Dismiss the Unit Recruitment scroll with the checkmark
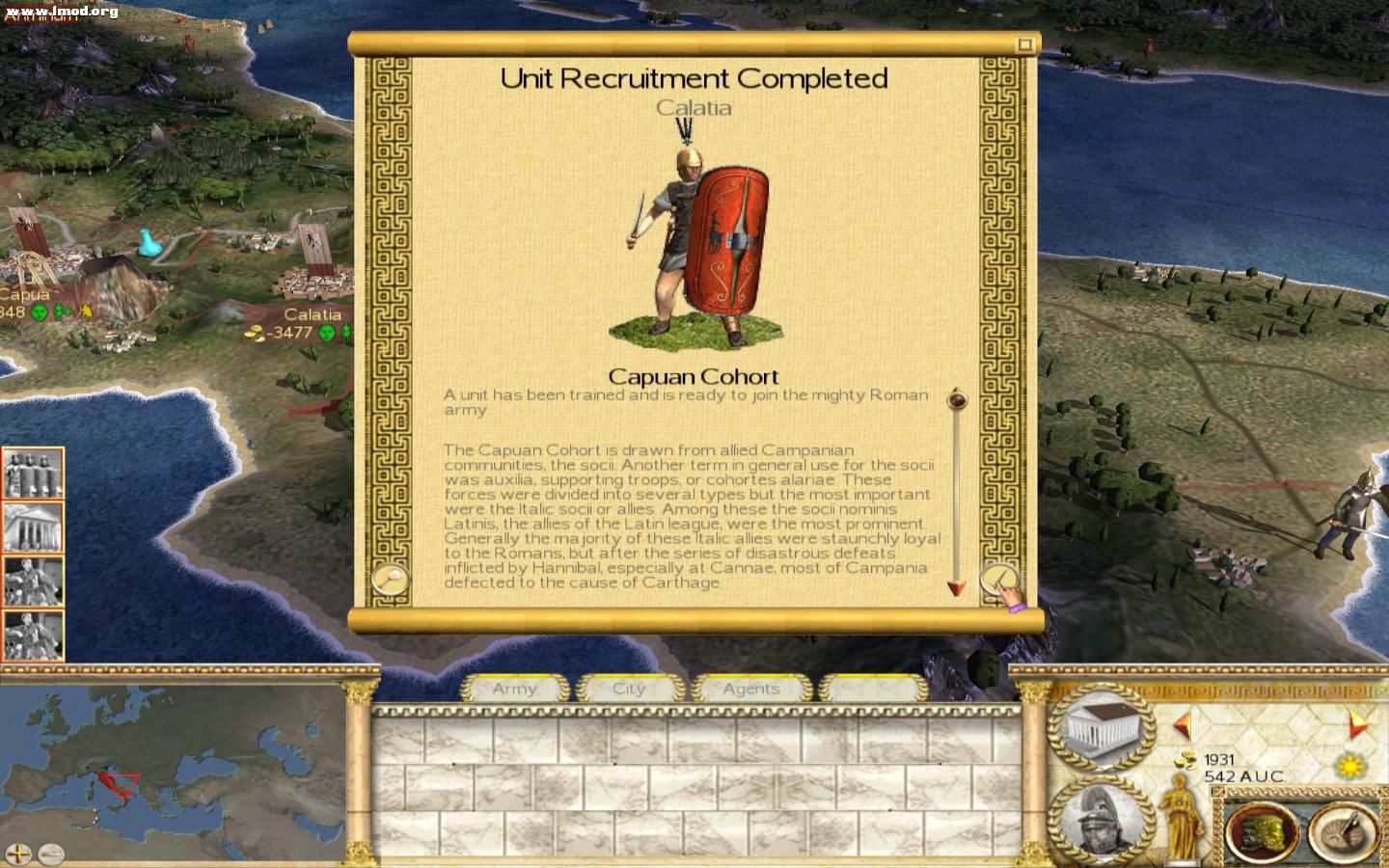1389x868 pixels. (999, 580)
